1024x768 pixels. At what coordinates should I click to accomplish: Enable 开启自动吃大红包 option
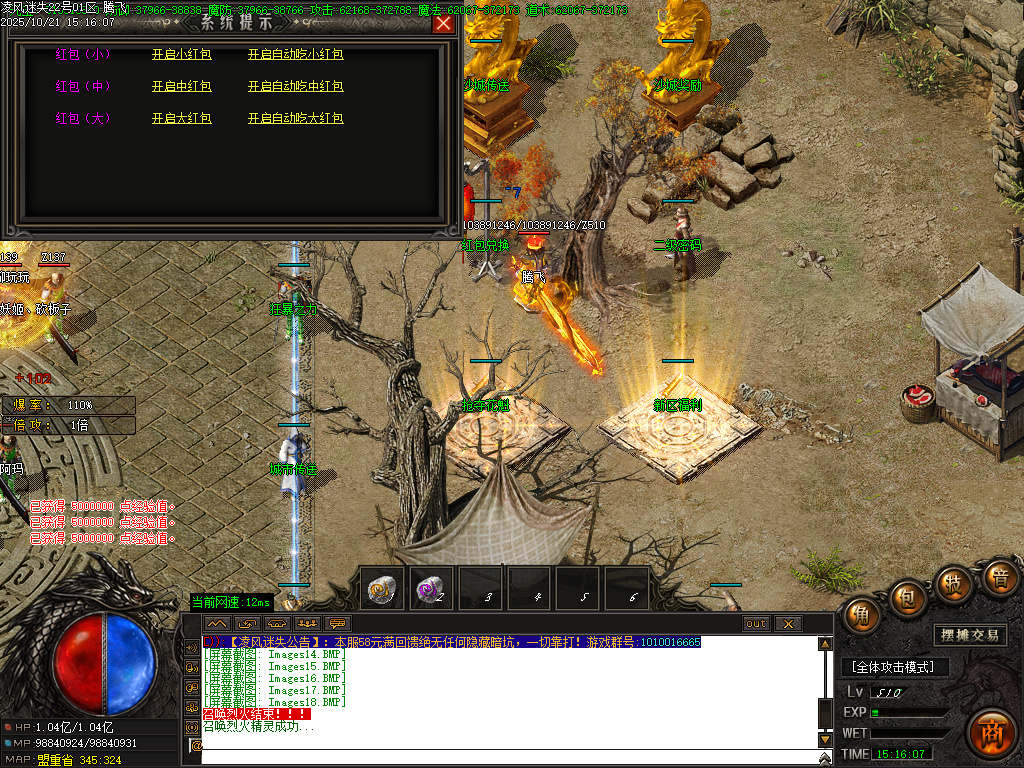[295, 119]
